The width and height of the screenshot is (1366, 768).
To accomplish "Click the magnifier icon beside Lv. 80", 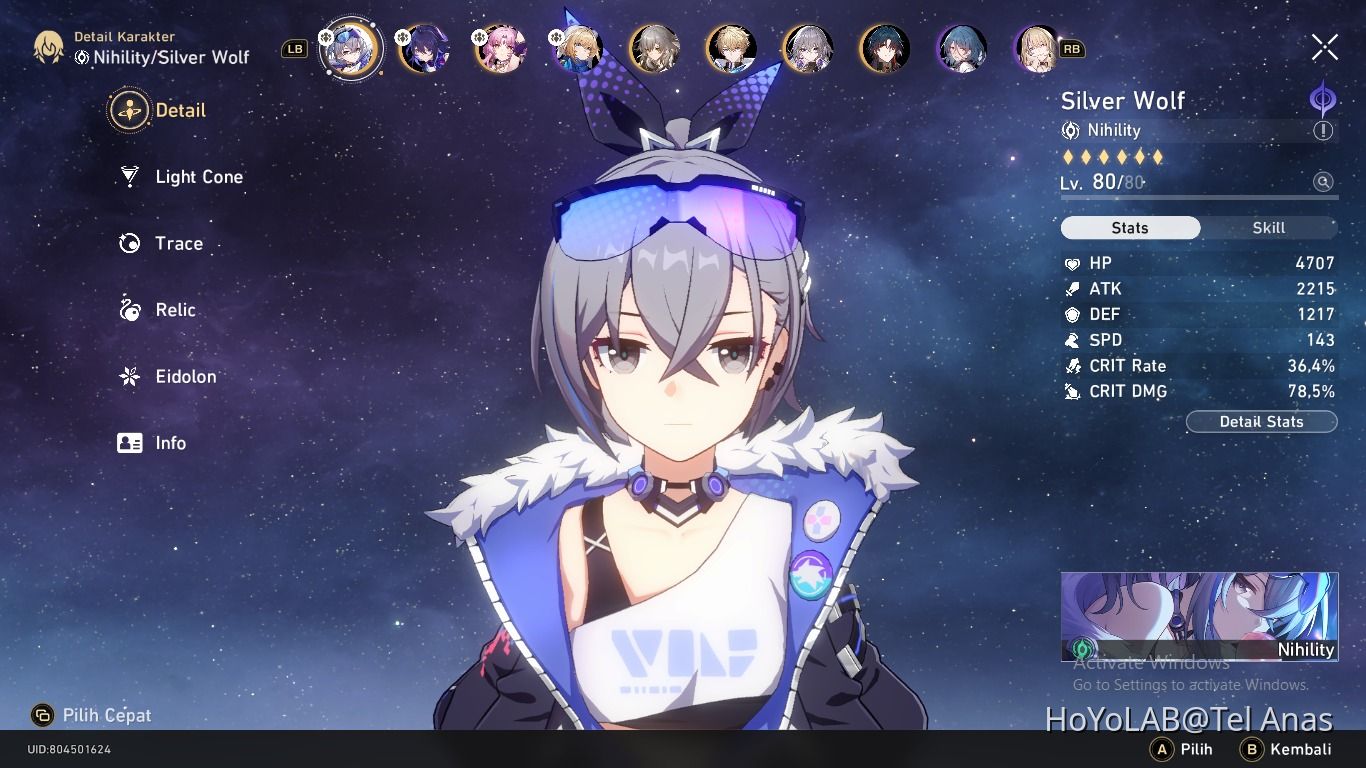I will coord(1323,182).
